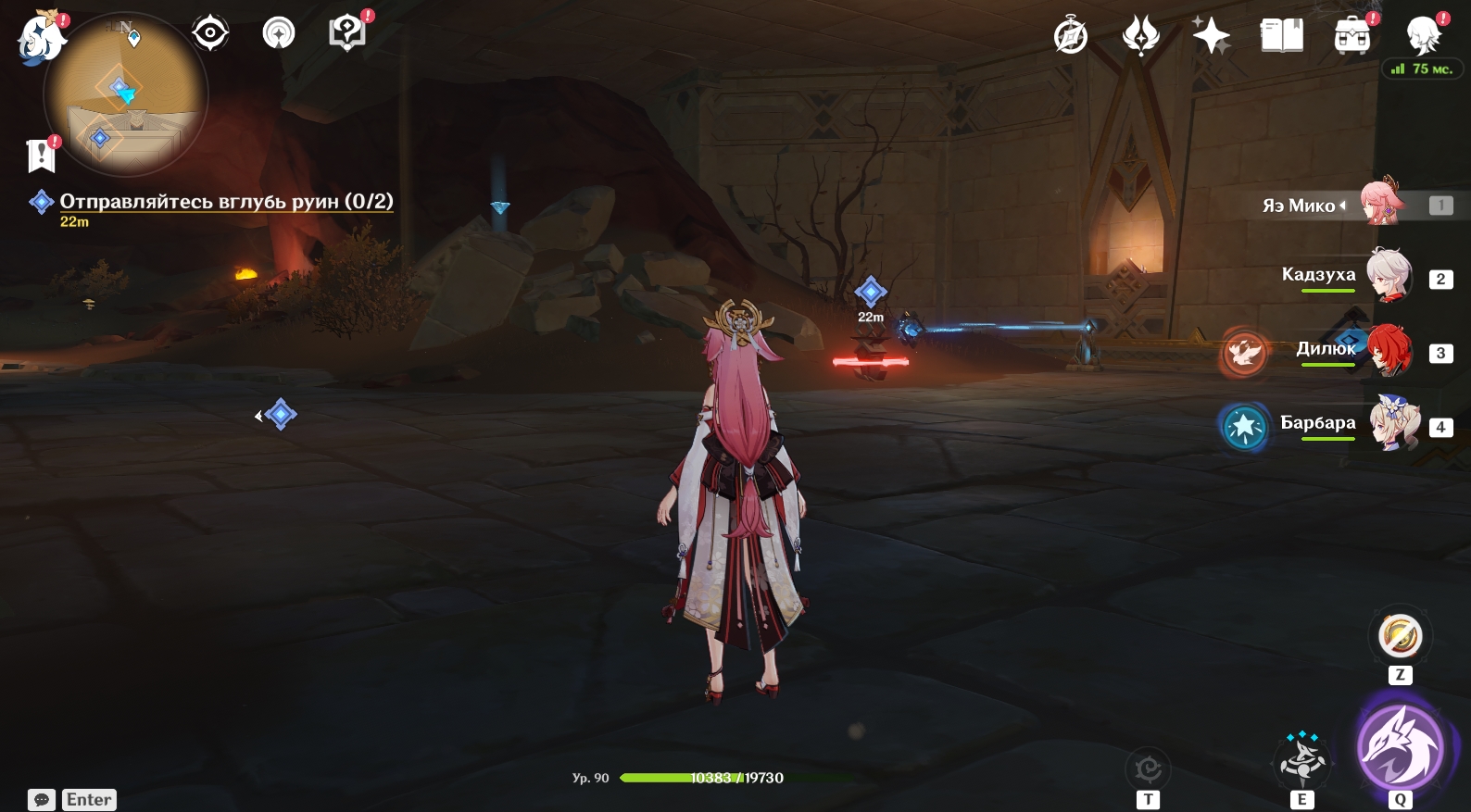
Task: Use Яэ Мико's elemental skill
Action: tap(1301, 758)
